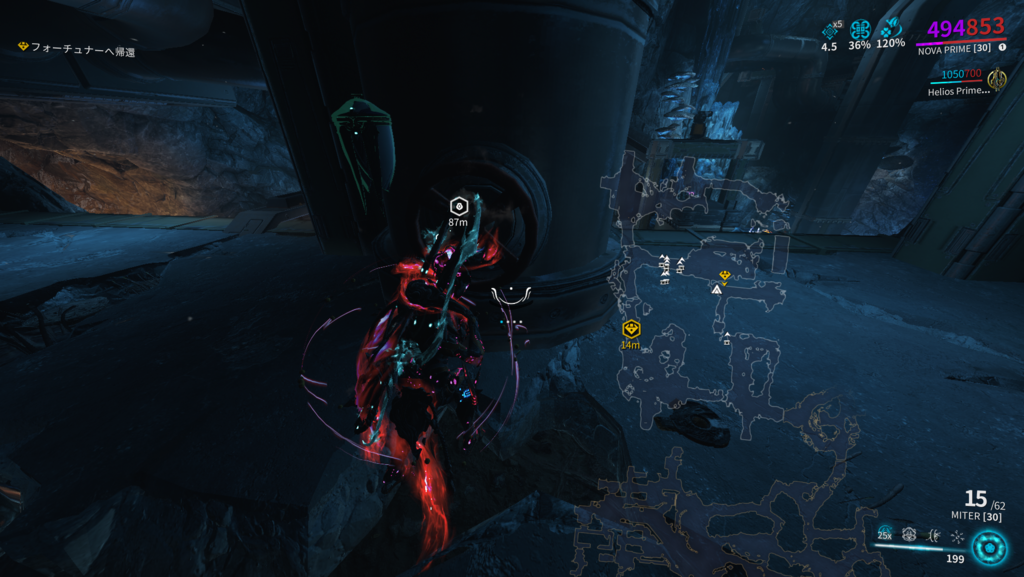The height and width of the screenshot is (577, 1024).
Task: Click the white hexagon 87m waypoint marker
Action: [x=459, y=205]
